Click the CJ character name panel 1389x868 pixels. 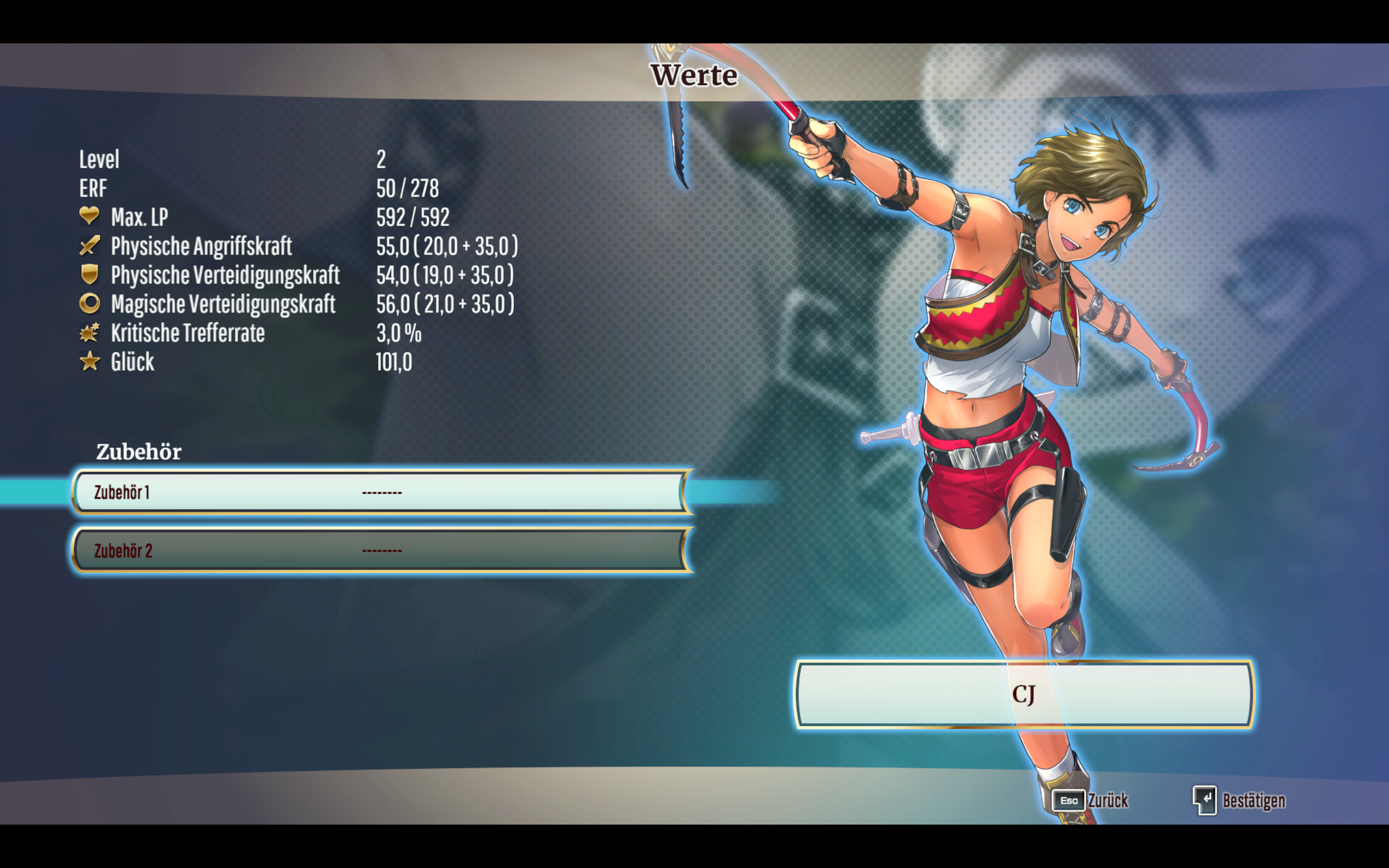(1023, 694)
